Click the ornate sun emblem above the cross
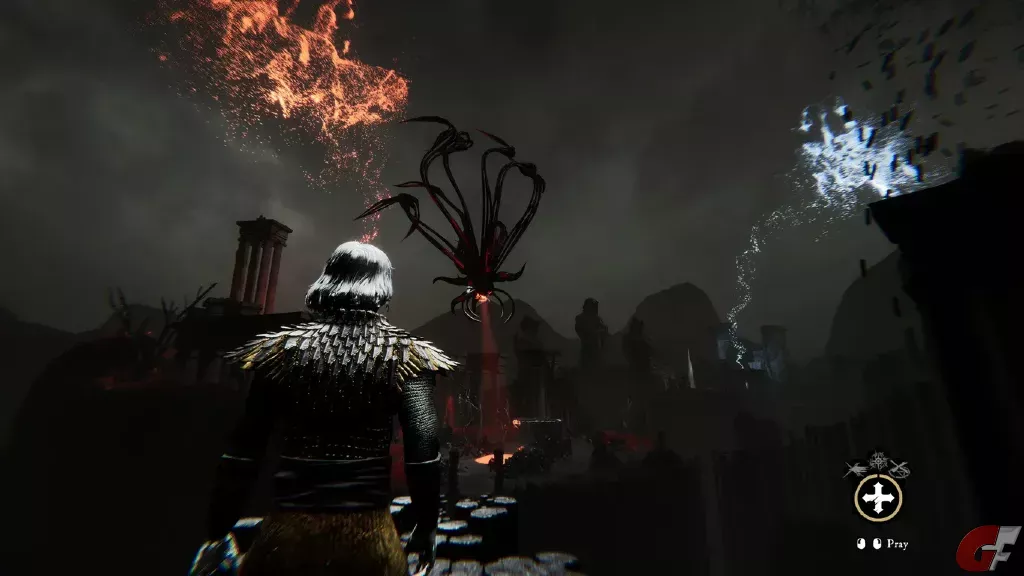1024x576 pixels. click(x=878, y=463)
